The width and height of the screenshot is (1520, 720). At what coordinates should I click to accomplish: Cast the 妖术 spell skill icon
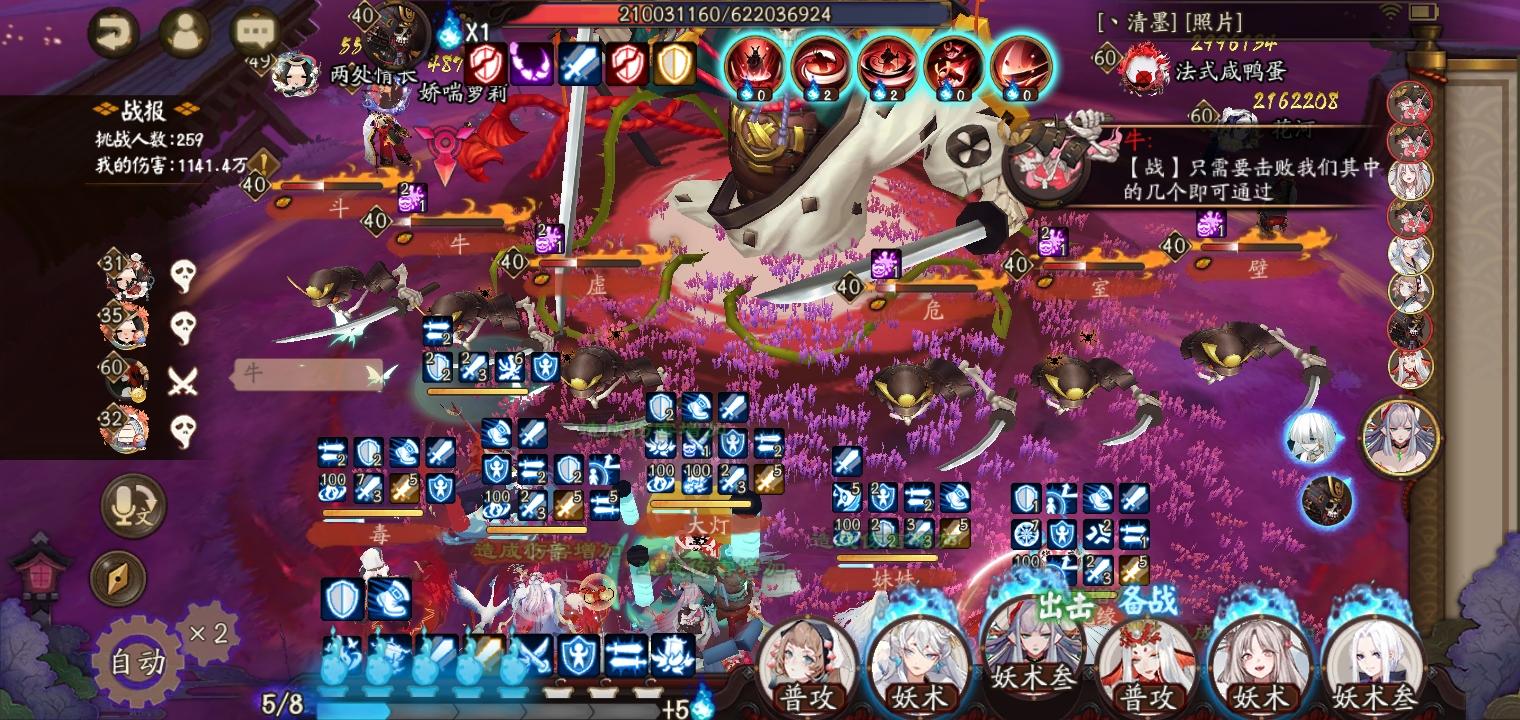(x=918, y=662)
